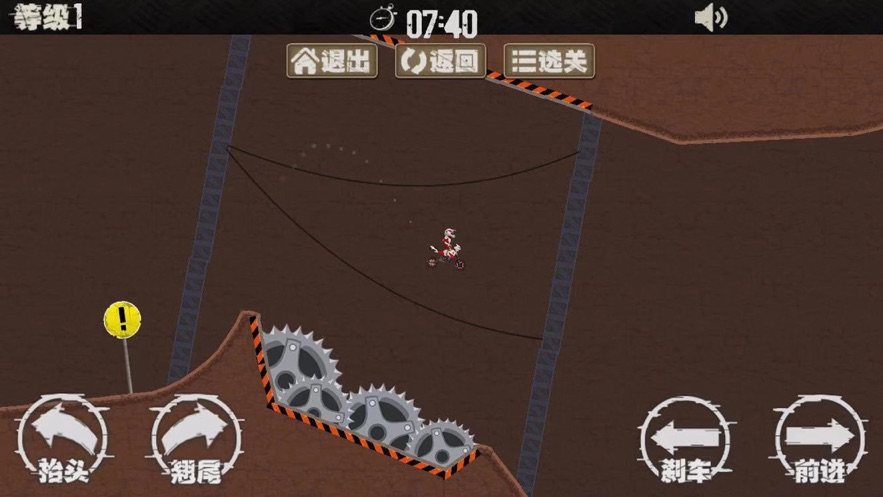
Task: Select the 返回 return button
Action: click(x=440, y=62)
